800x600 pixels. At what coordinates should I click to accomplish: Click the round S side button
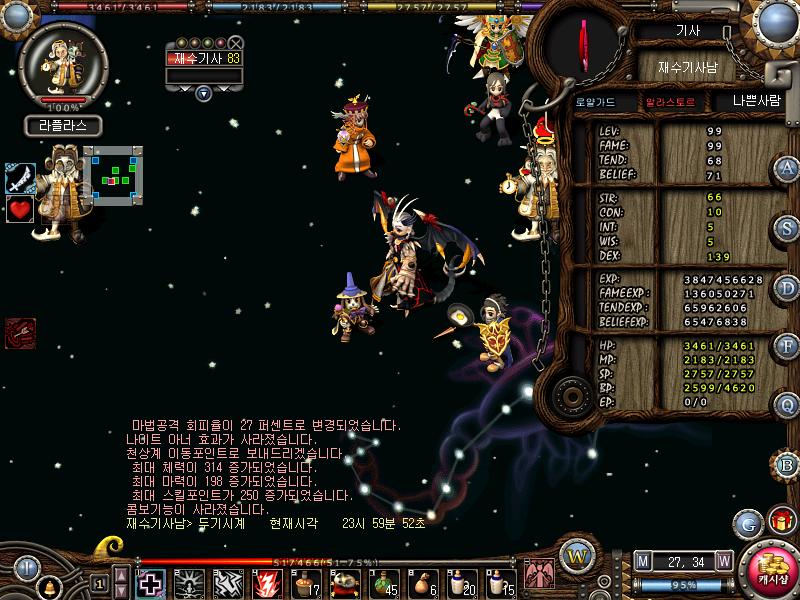pos(787,226)
